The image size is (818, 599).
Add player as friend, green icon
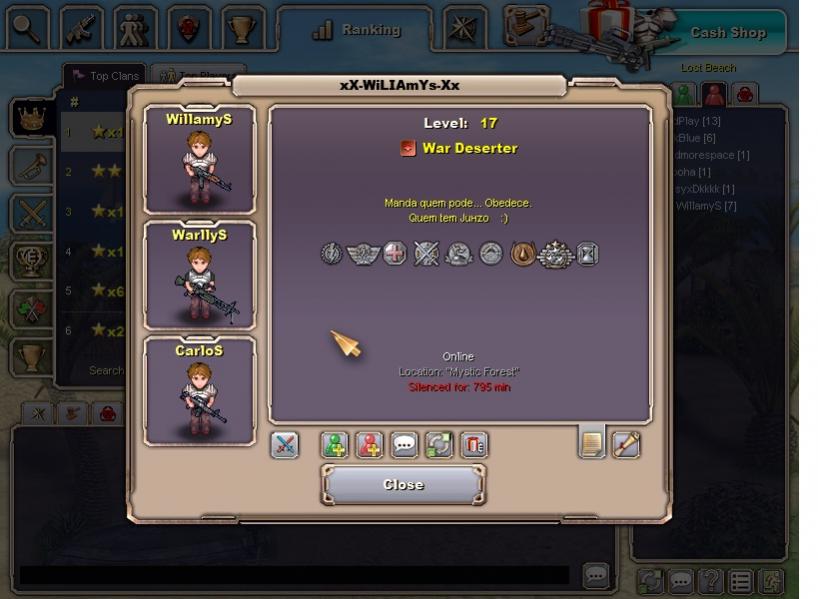pyautogui.click(x=335, y=445)
